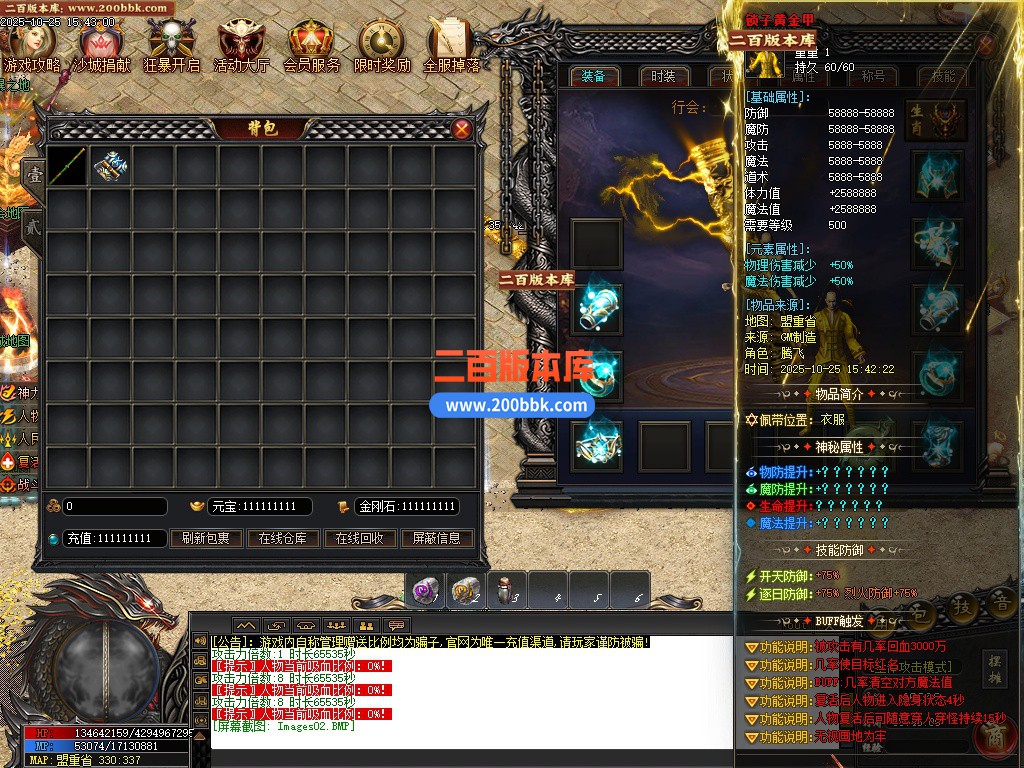Select the staff item in the bag

coord(67,166)
